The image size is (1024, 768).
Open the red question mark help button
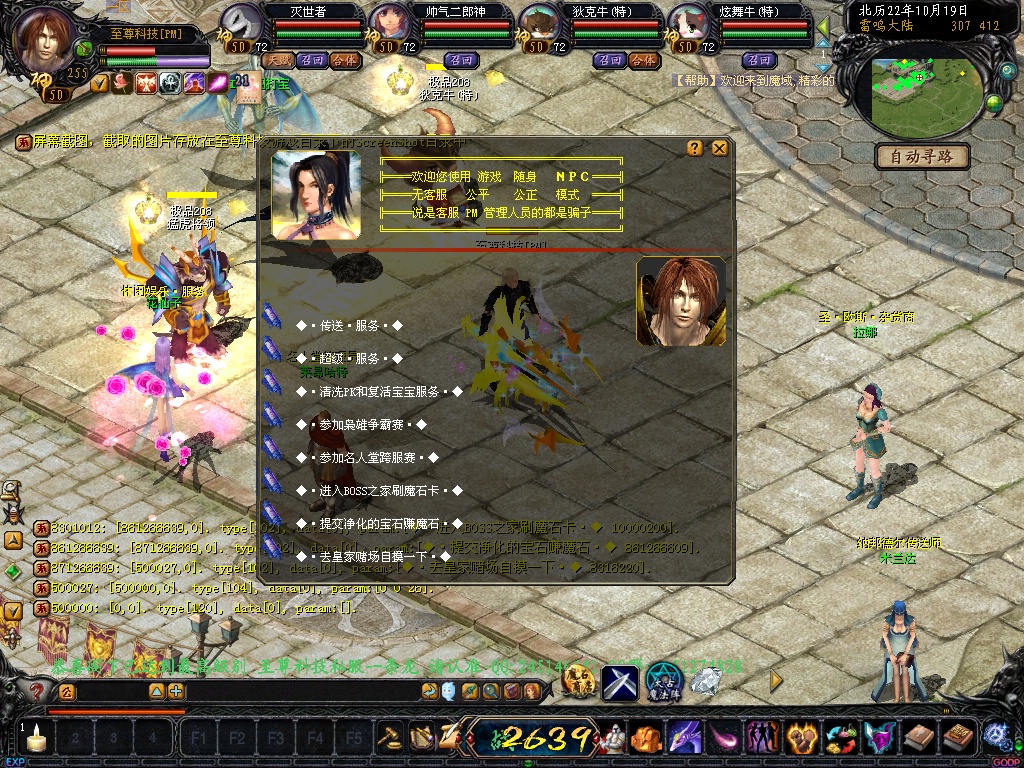pos(37,691)
